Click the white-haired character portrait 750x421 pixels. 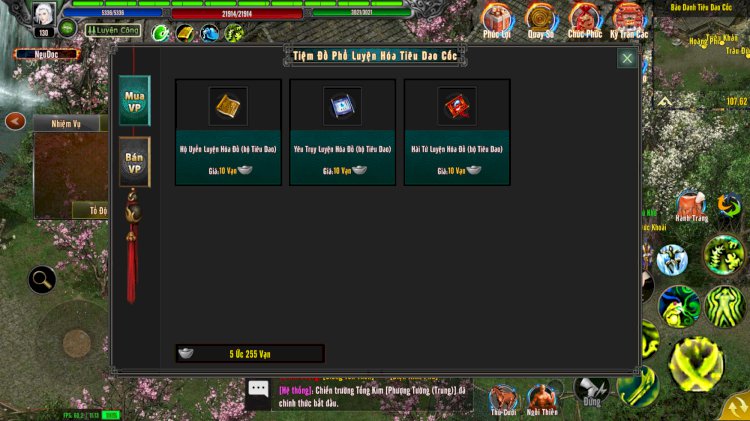(43, 14)
